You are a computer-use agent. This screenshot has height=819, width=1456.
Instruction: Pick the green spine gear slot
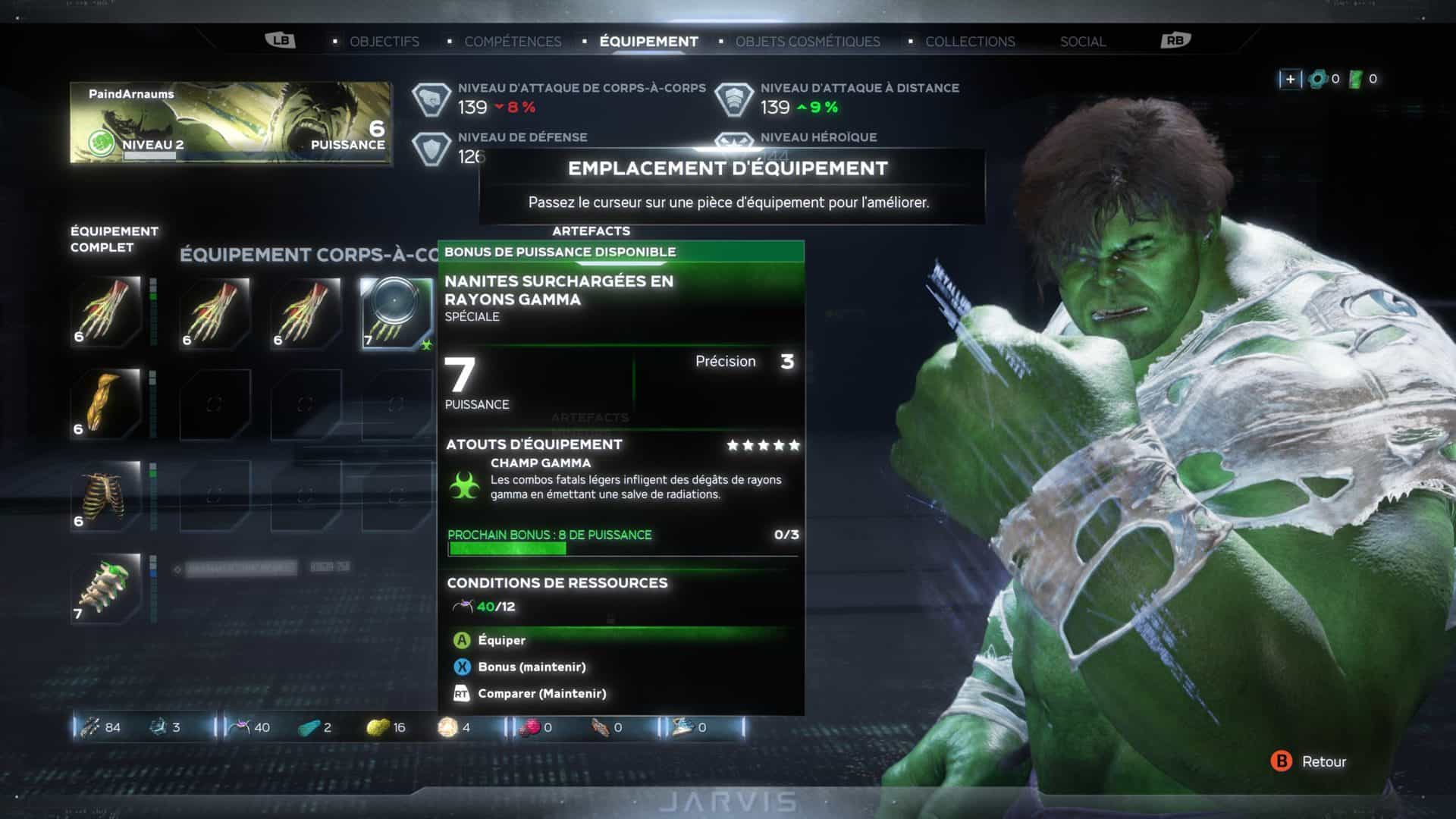106,588
